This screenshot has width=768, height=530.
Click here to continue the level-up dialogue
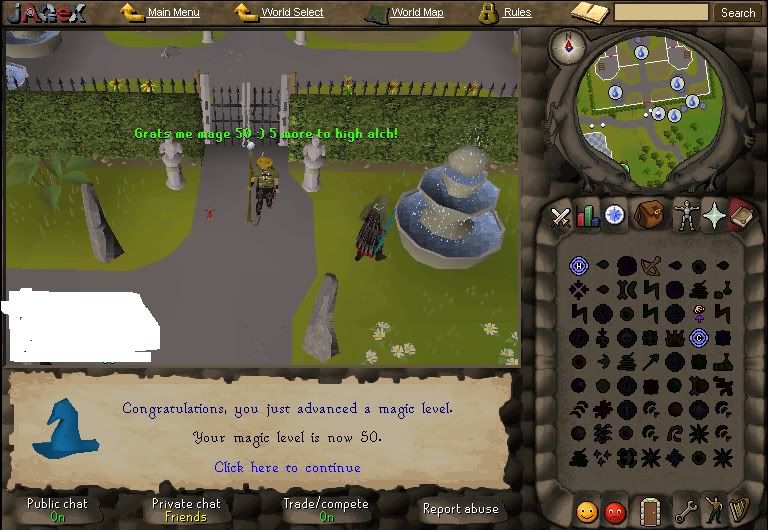coord(287,467)
